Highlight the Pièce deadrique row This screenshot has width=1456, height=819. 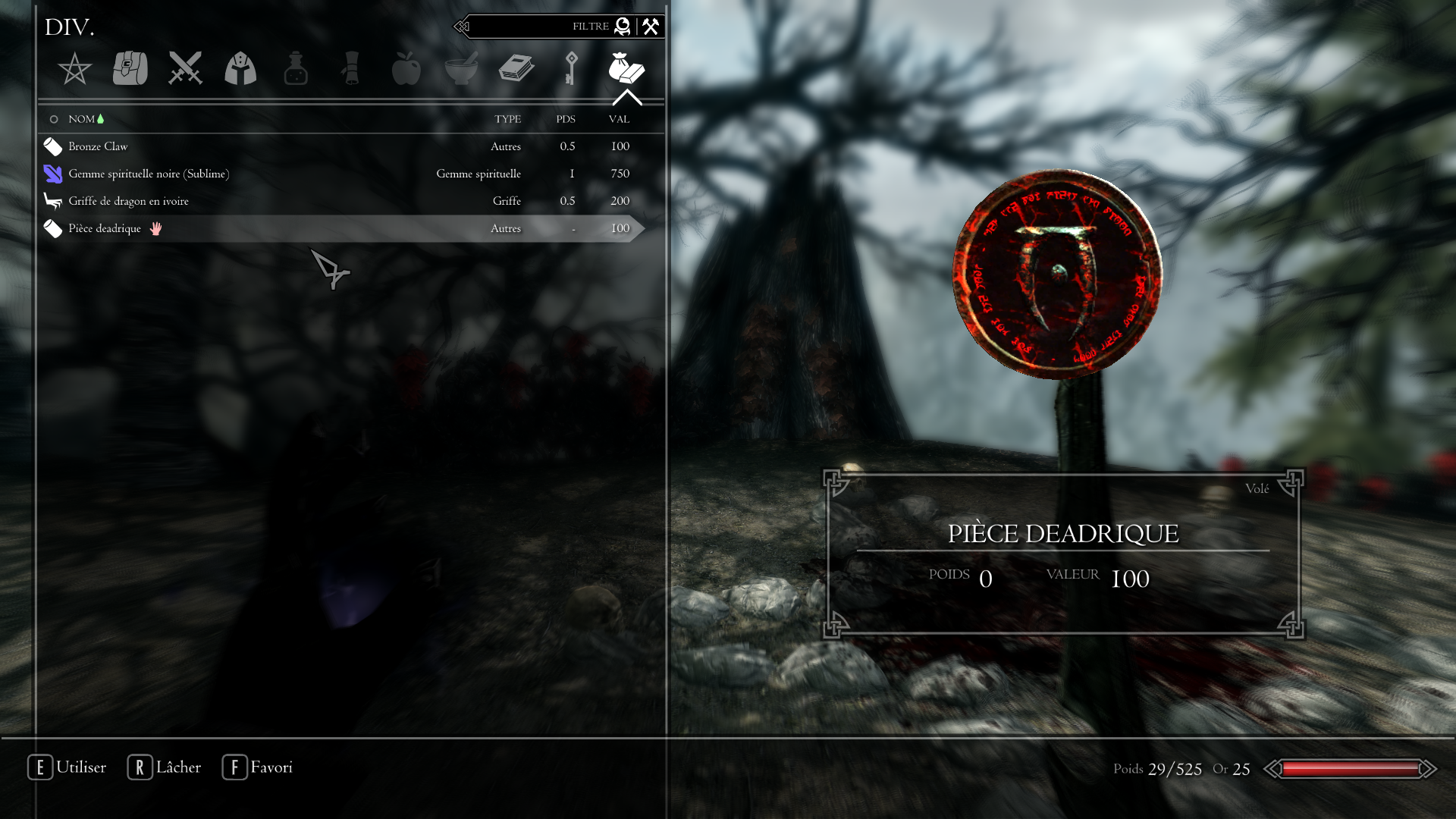tap(105, 228)
